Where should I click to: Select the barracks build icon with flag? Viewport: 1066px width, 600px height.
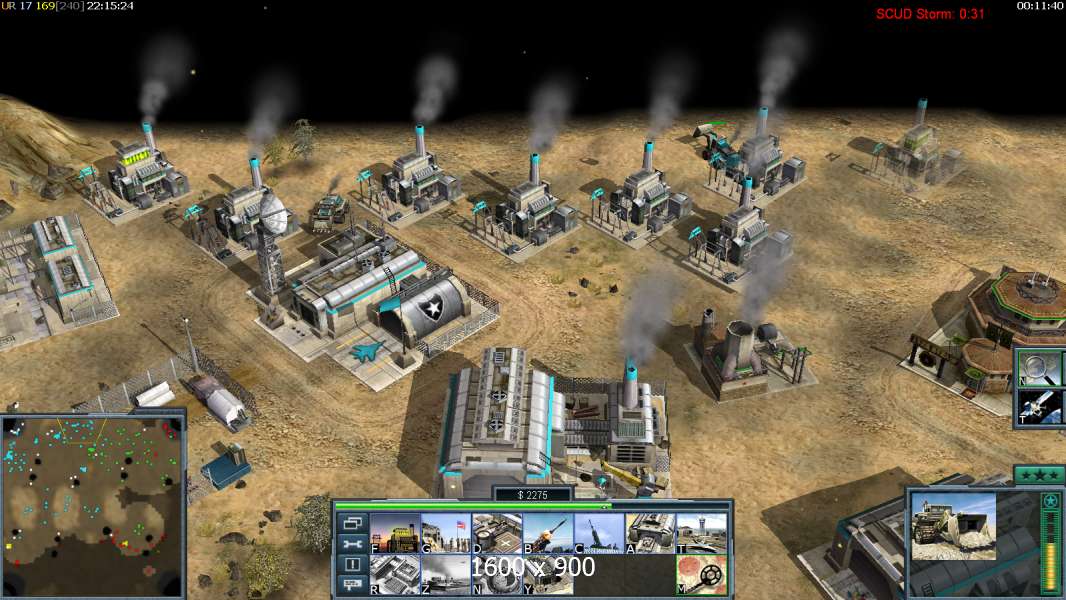[446, 532]
